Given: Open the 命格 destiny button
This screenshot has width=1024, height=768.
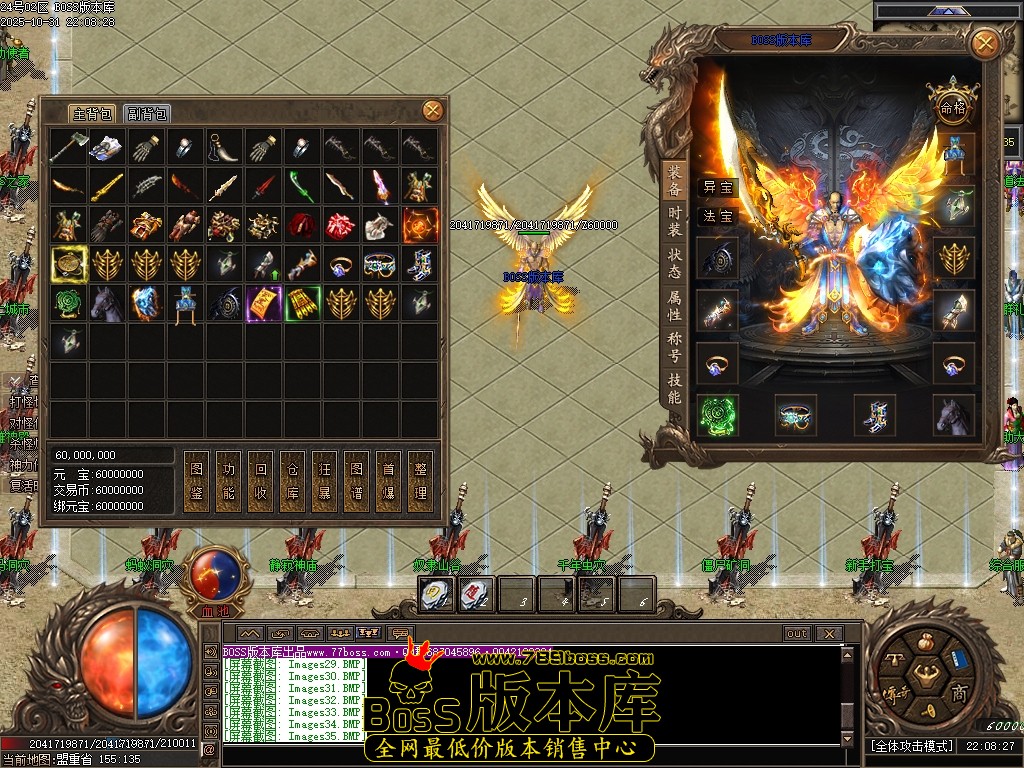Looking at the screenshot, I should click(951, 107).
